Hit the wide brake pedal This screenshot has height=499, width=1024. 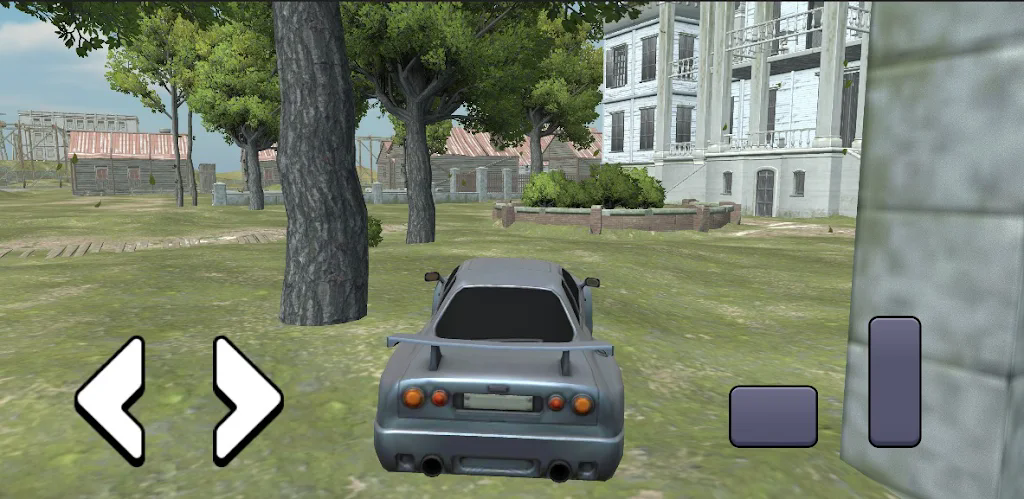[x=773, y=416]
